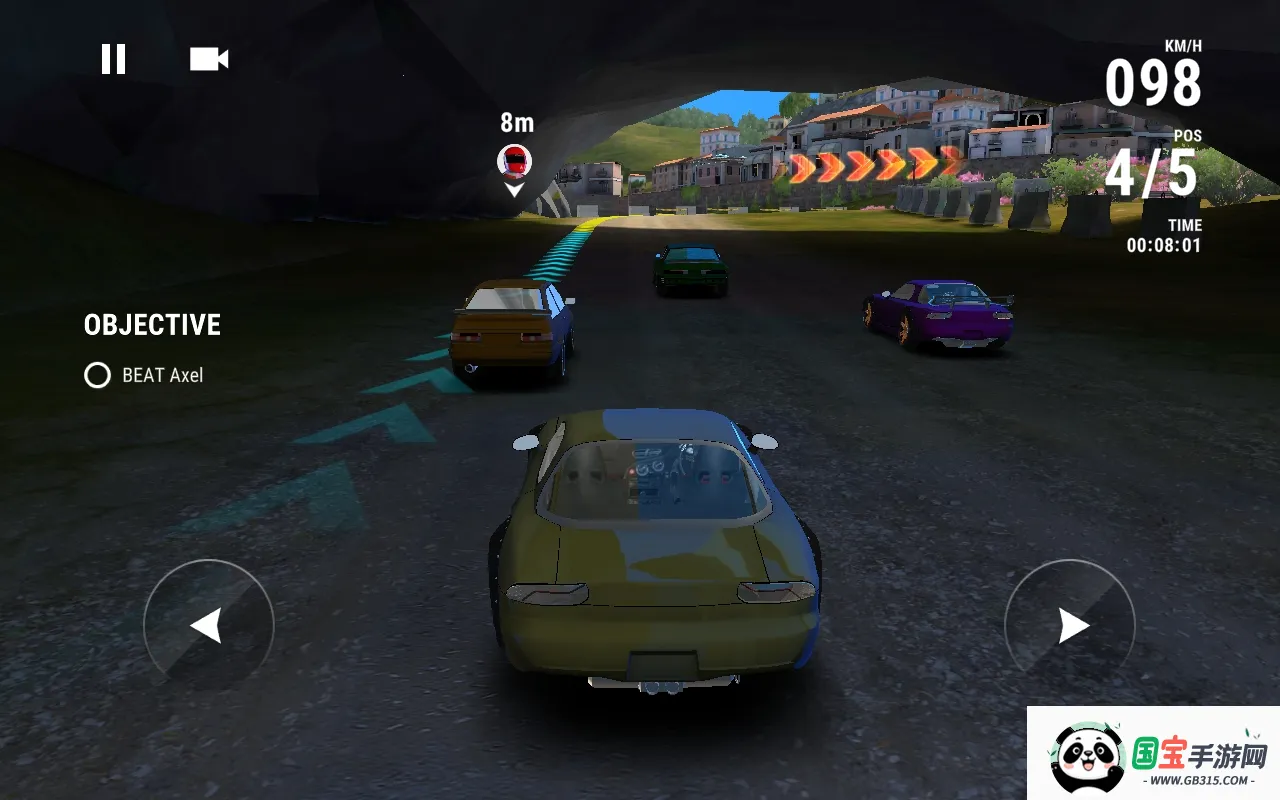This screenshot has width=1280, height=800.
Task: Tap the rival marker's downward pointer arrow
Action: click(513, 190)
